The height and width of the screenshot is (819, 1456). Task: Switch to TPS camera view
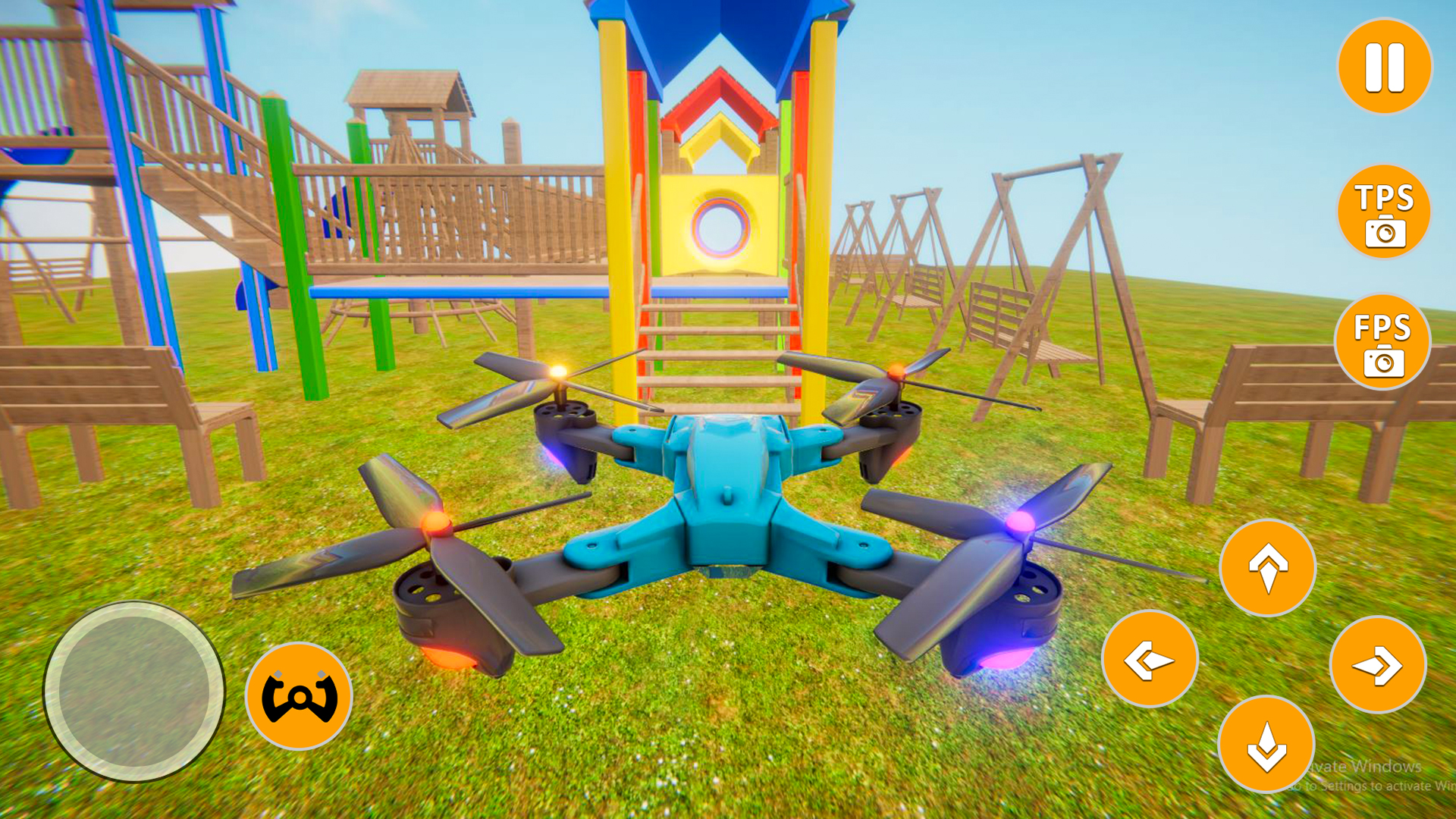pos(1383,211)
